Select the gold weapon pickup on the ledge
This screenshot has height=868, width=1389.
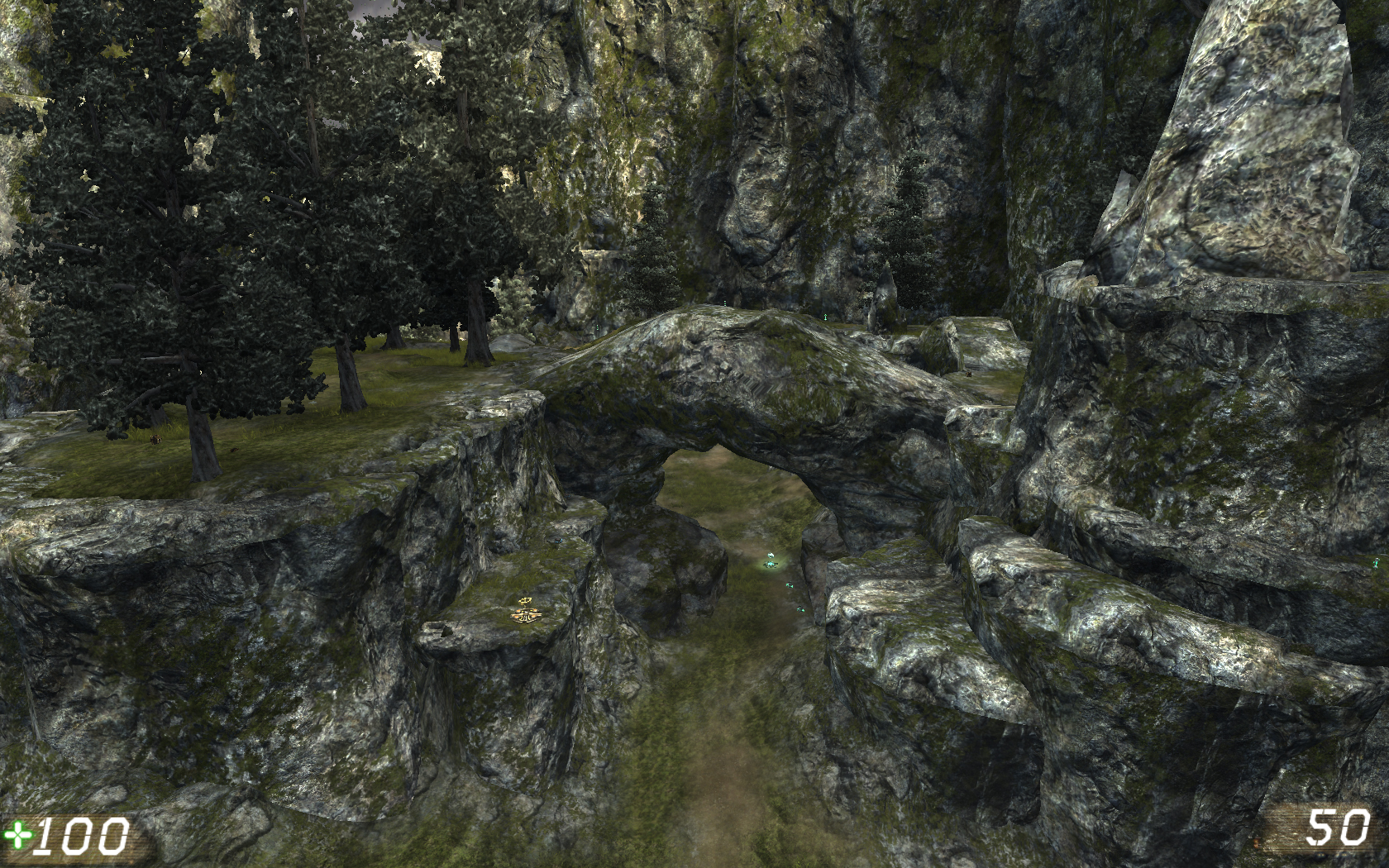(524, 612)
